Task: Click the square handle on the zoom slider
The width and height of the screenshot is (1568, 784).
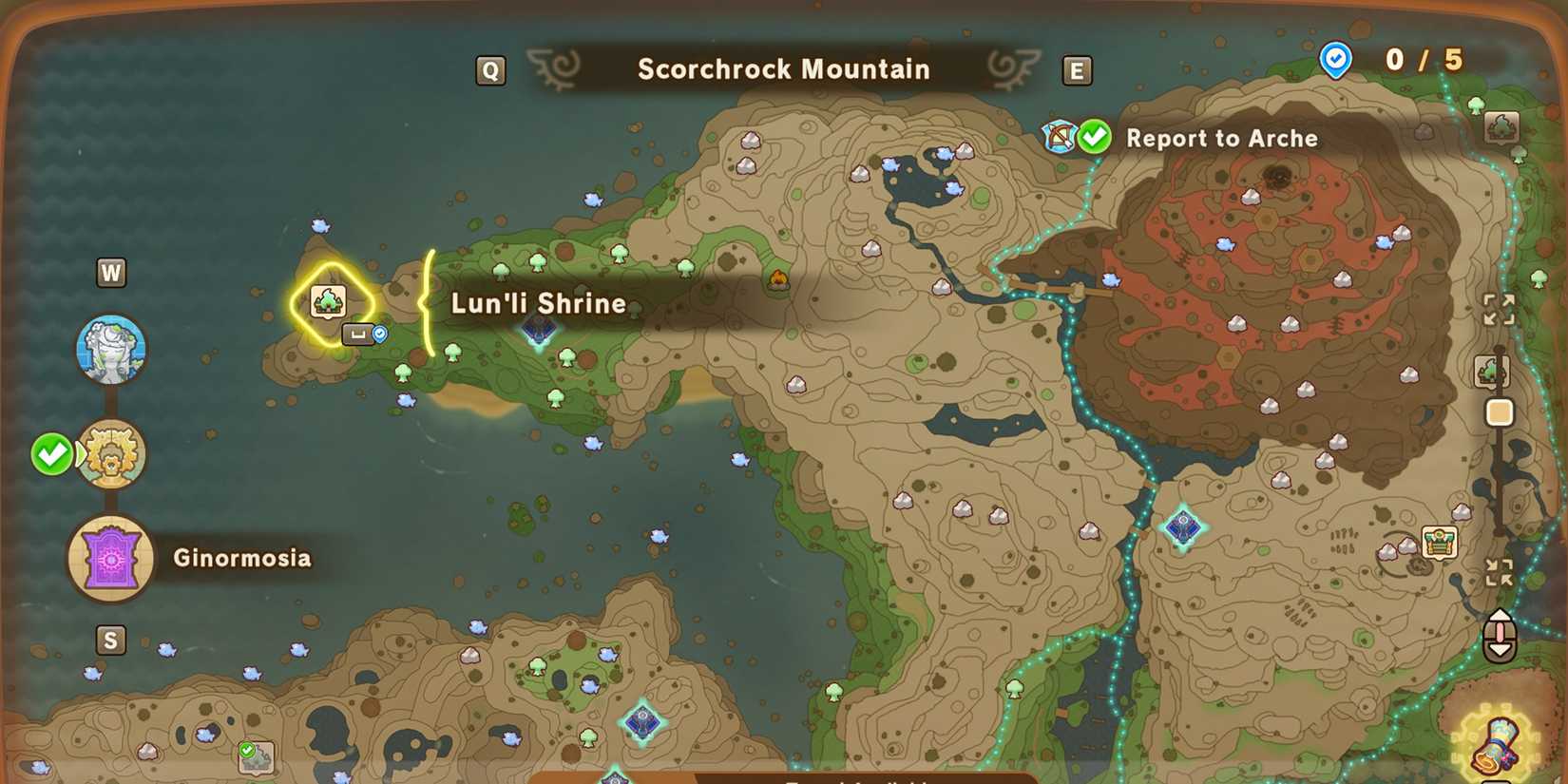Action: click(1499, 412)
